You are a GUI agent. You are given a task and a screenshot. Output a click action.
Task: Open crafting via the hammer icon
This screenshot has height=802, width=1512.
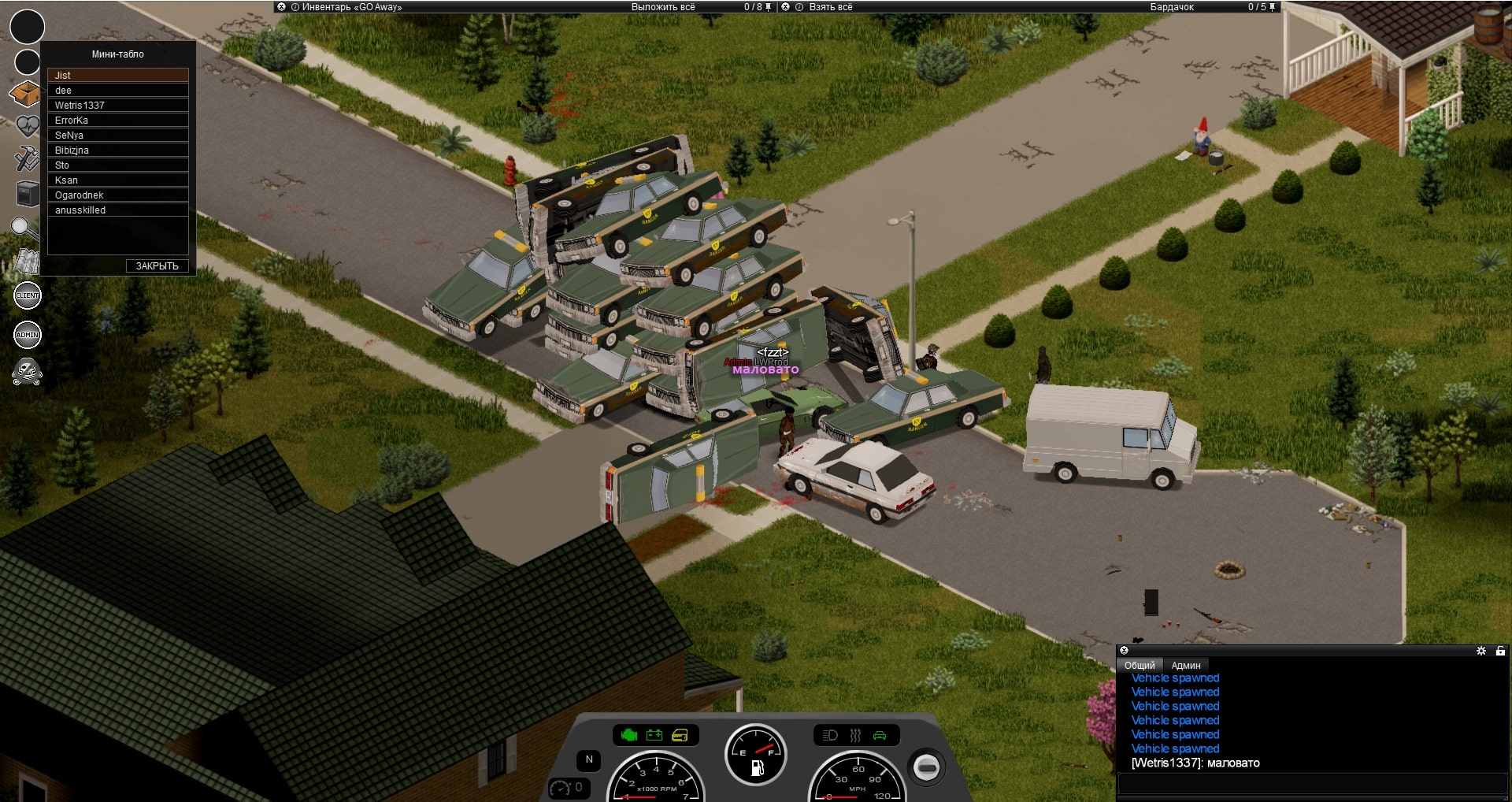point(27,158)
